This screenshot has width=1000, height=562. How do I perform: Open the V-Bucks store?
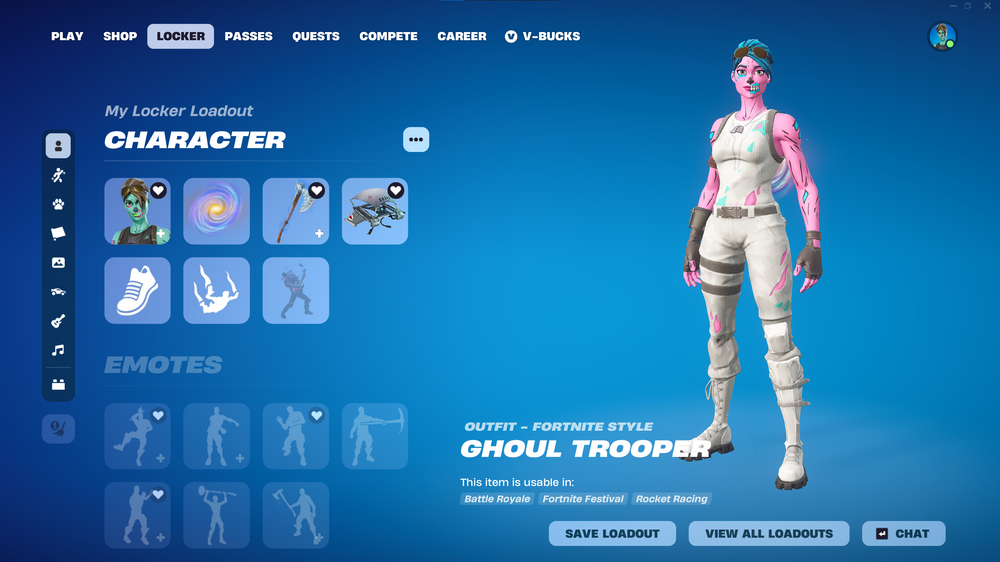click(x=542, y=36)
